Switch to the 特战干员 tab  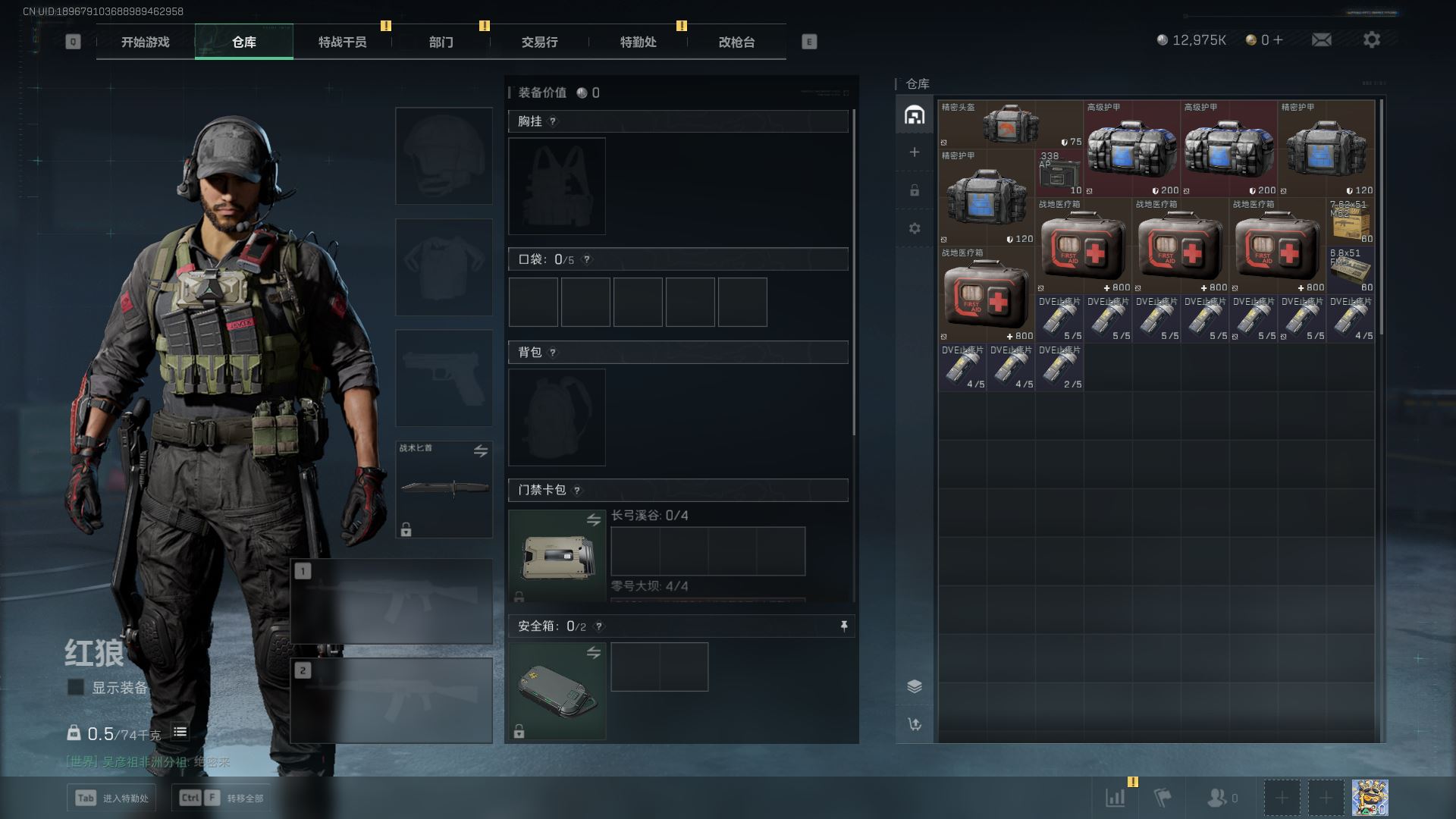tap(342, 42)
